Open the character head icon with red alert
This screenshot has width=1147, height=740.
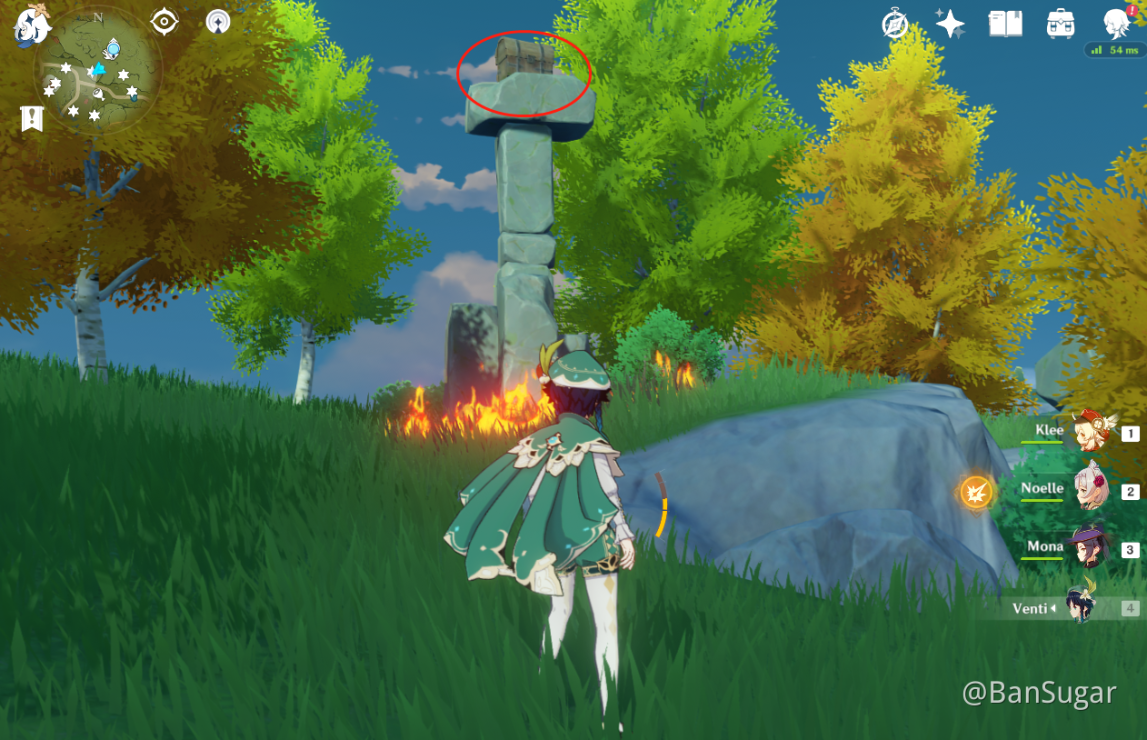point(1118,22)
